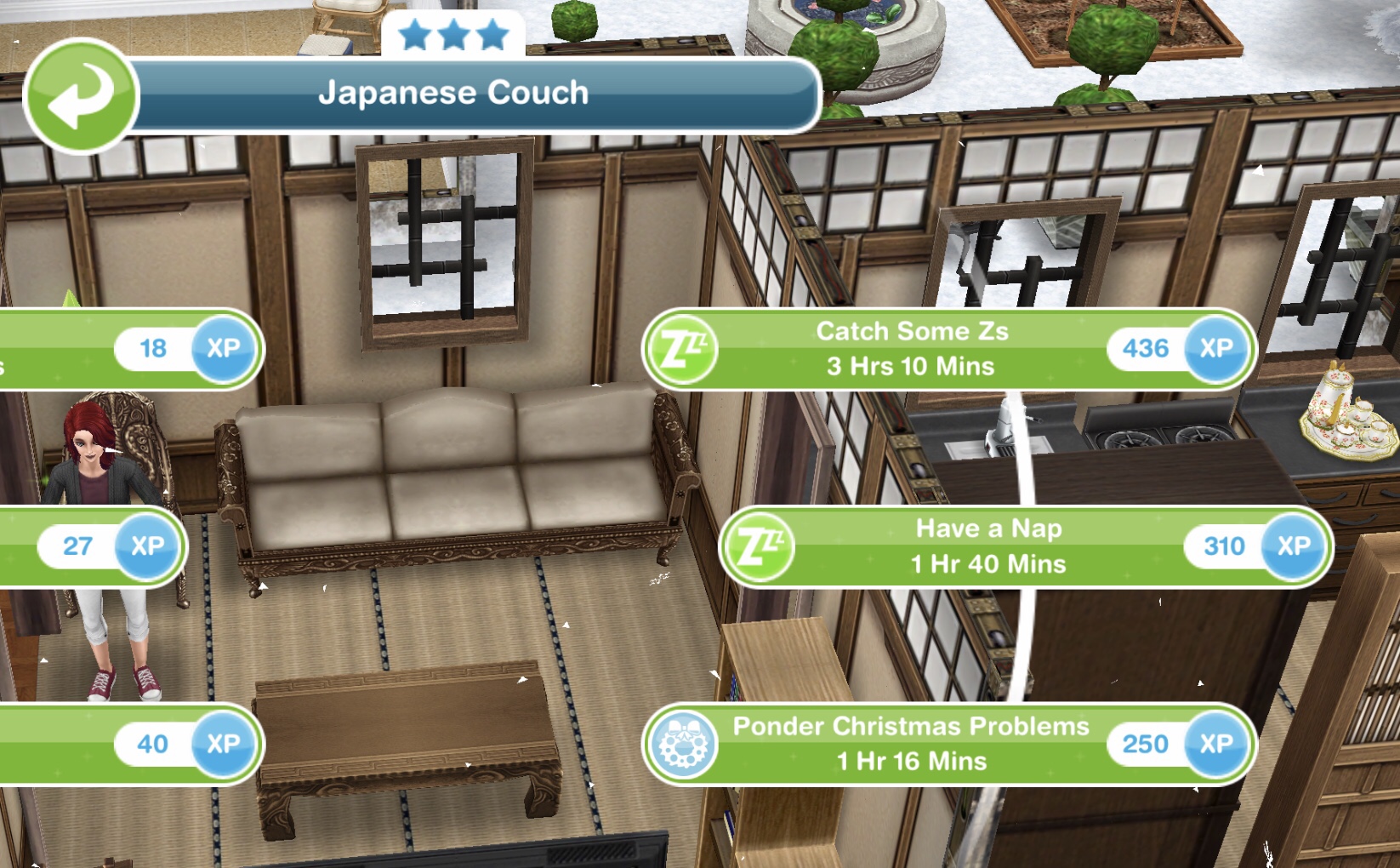Viewport: 1400px width, 868px height.
Task: Select the Have a Nap option
Action: coord(988,546)
